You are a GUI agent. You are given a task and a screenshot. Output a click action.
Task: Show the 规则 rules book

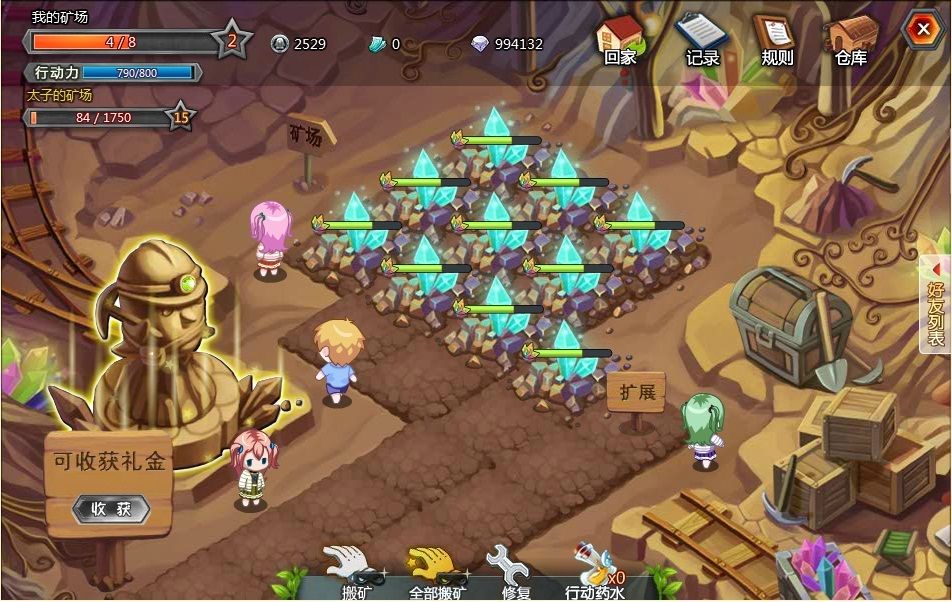point(776,38)
